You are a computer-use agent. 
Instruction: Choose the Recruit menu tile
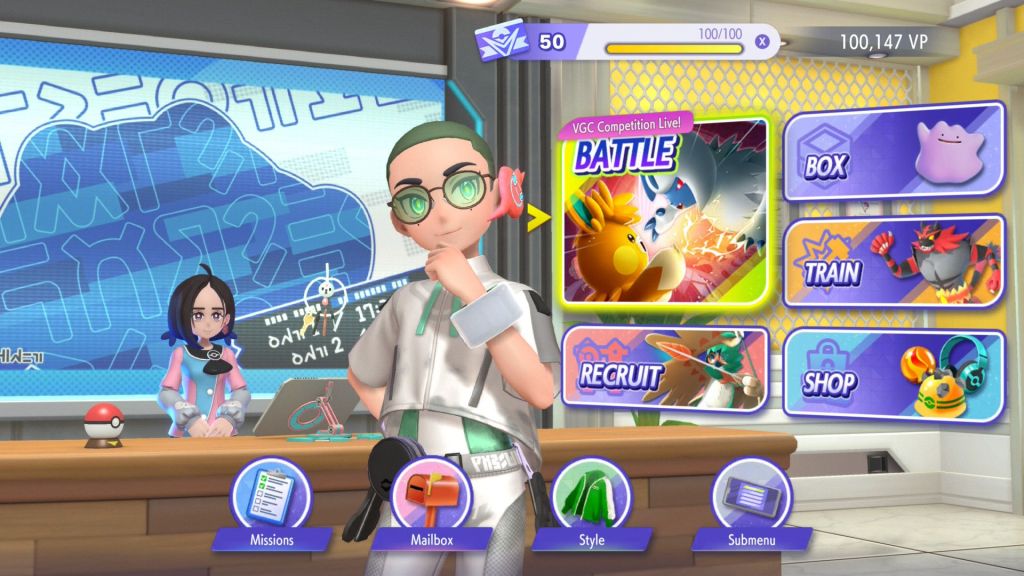click(665, 368)
